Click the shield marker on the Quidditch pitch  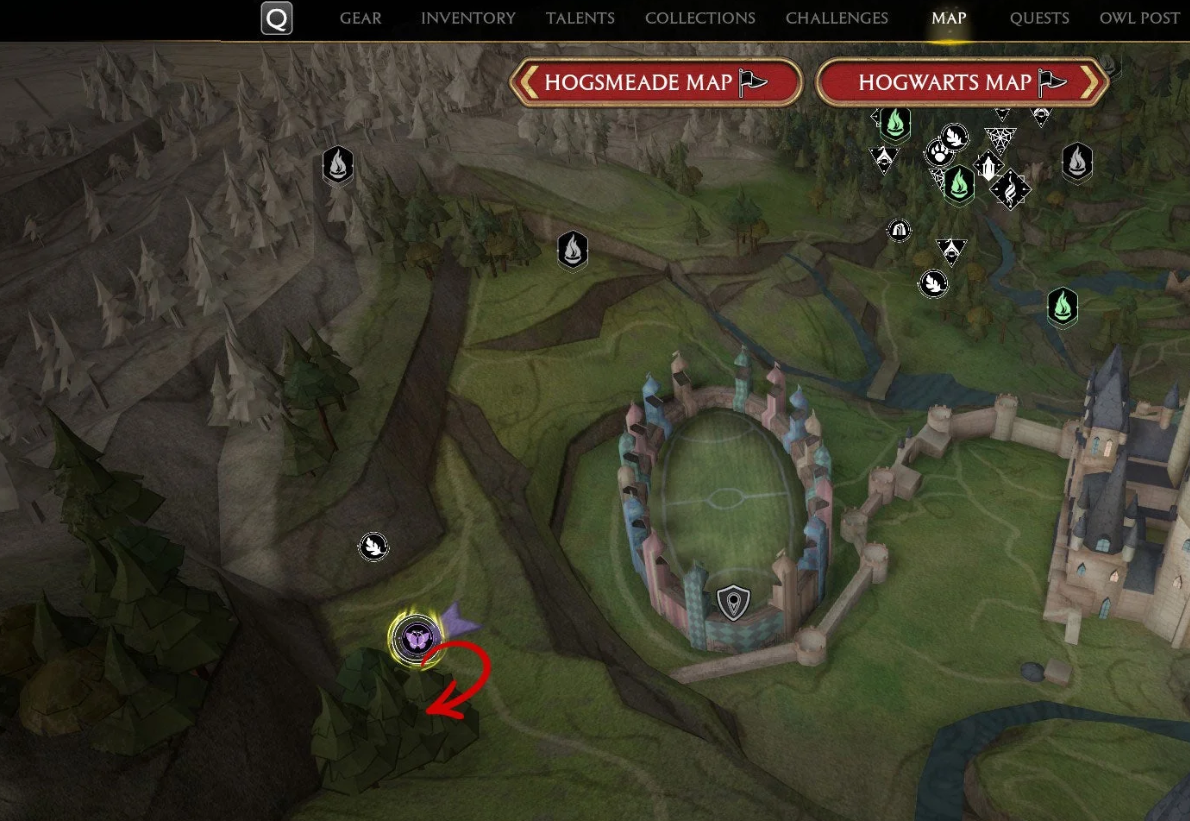pyautogui.click(x=734, y=603)
